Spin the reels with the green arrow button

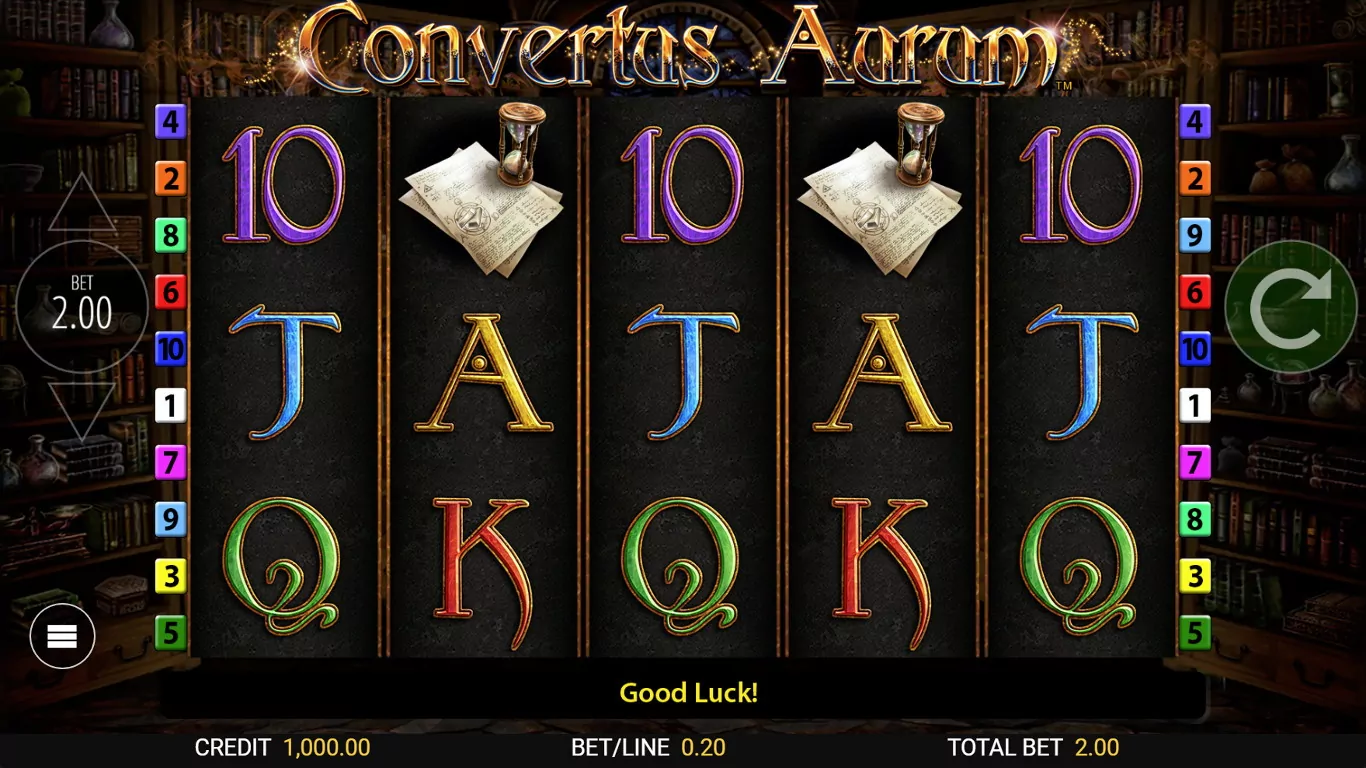[1291, 308]
